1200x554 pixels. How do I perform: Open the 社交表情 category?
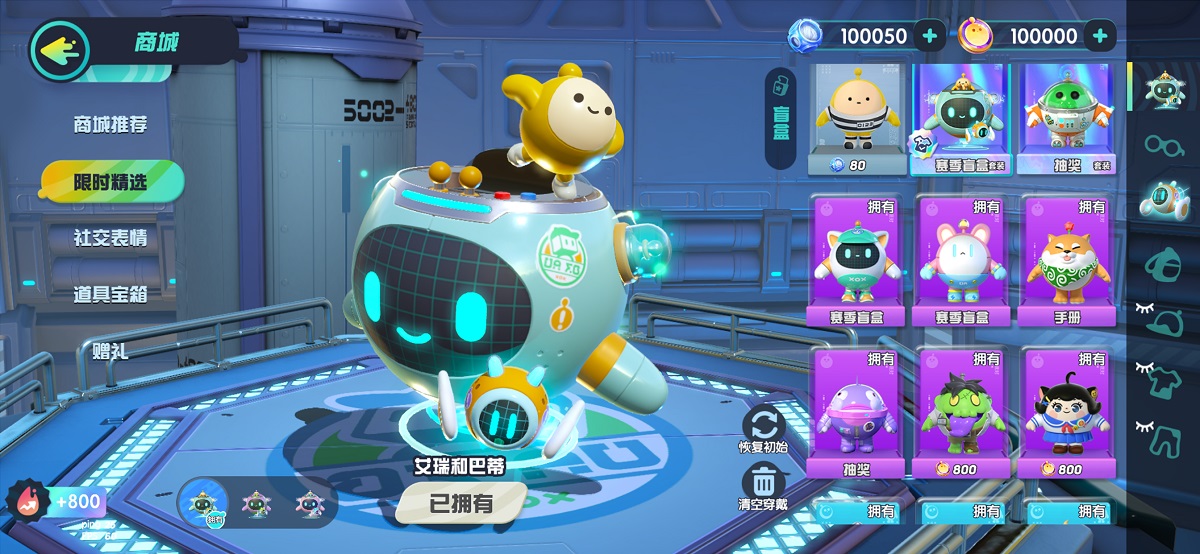coord(110,239)
